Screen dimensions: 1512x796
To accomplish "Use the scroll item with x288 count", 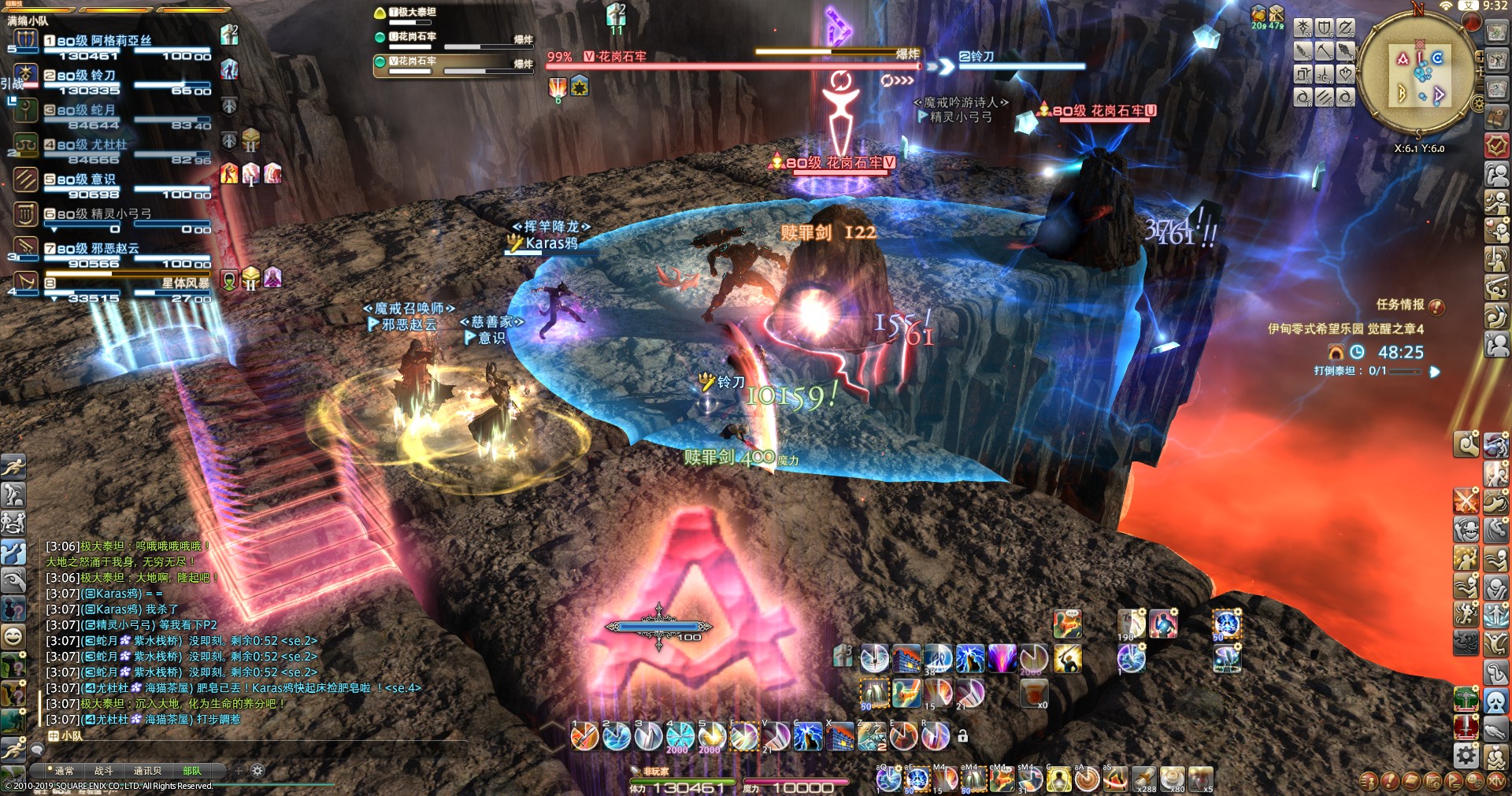I will point(1144,779).
